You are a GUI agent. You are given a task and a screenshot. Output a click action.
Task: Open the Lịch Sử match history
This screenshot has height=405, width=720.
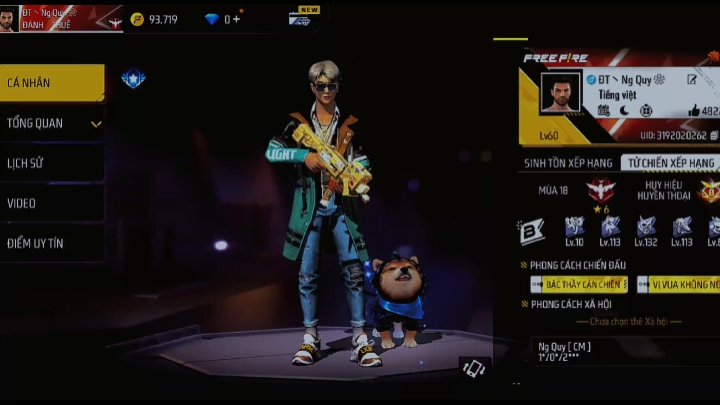coord(52,163)
